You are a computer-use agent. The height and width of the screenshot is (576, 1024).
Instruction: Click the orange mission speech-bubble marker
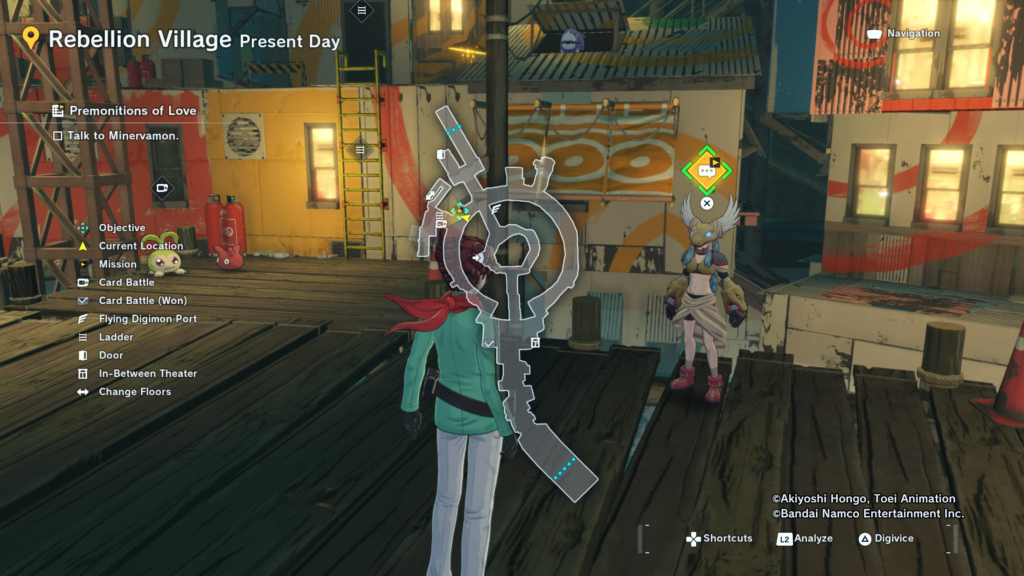click(x=707, y=171)
